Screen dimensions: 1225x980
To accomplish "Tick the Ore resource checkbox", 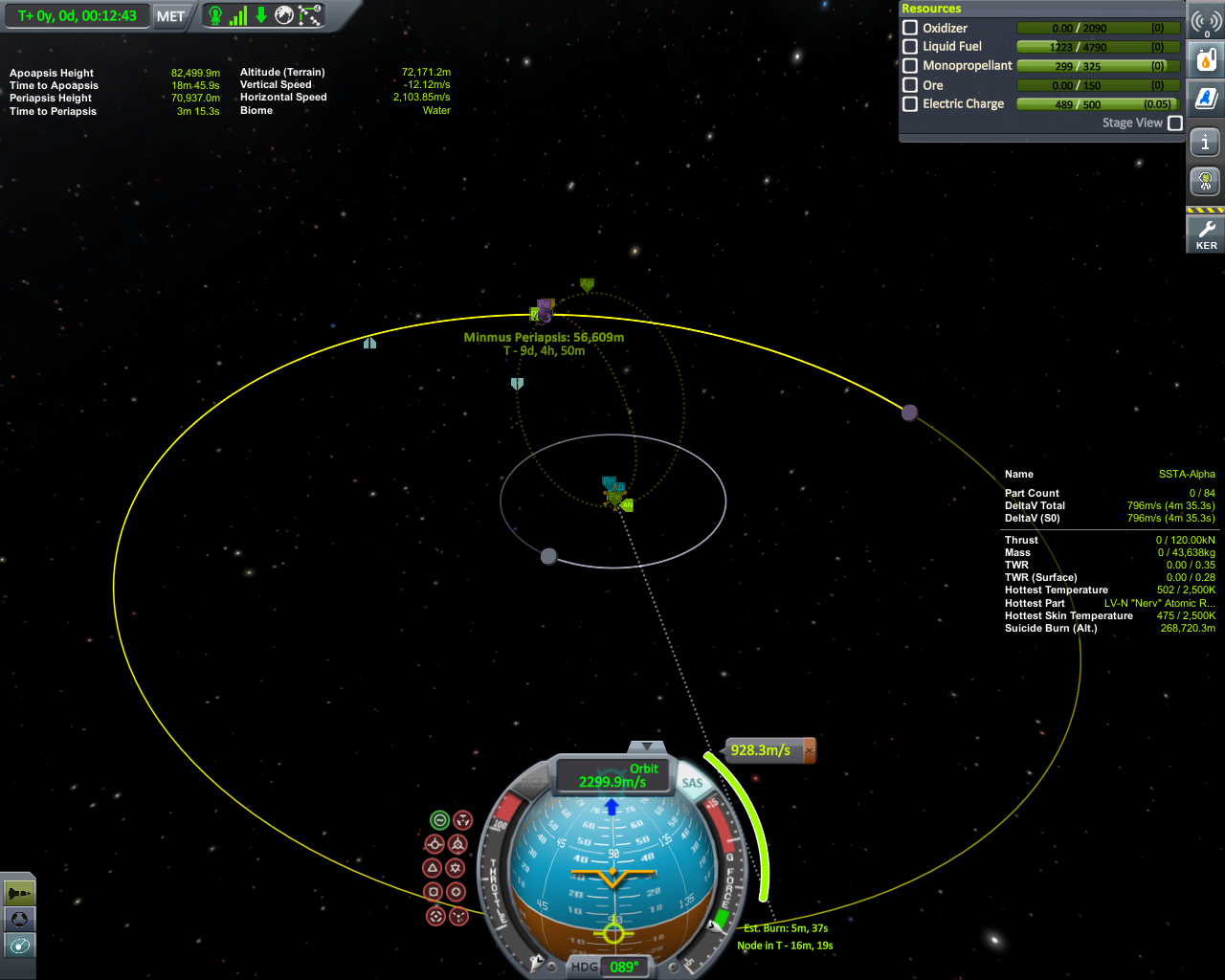I will click(910, 84).
